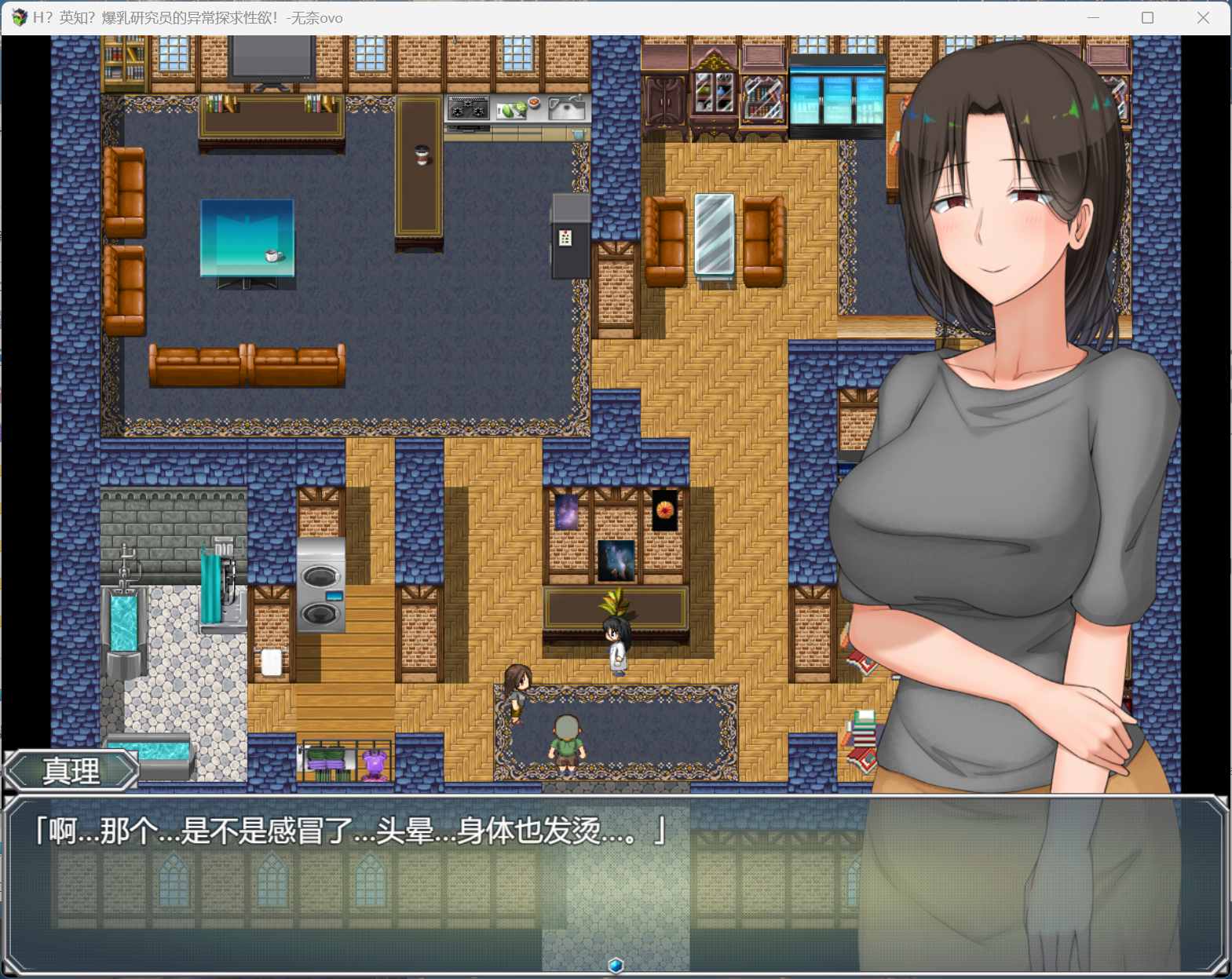Minimize the game window
The image size is (1232, 979).
[1093, 16]
